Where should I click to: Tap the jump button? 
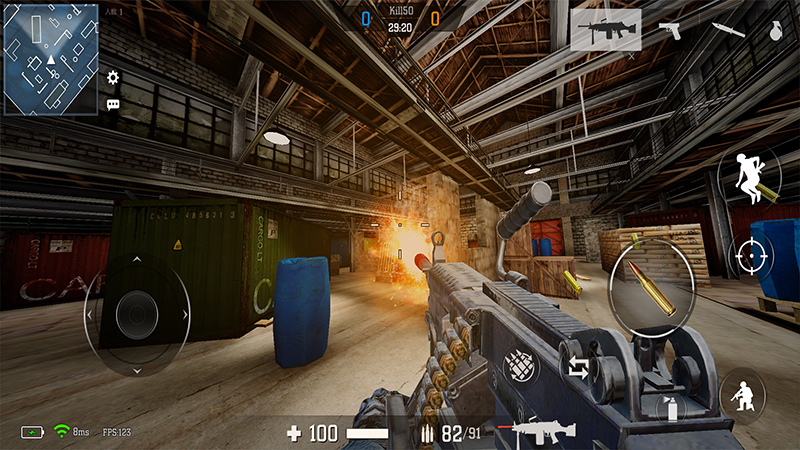point(748,177)
